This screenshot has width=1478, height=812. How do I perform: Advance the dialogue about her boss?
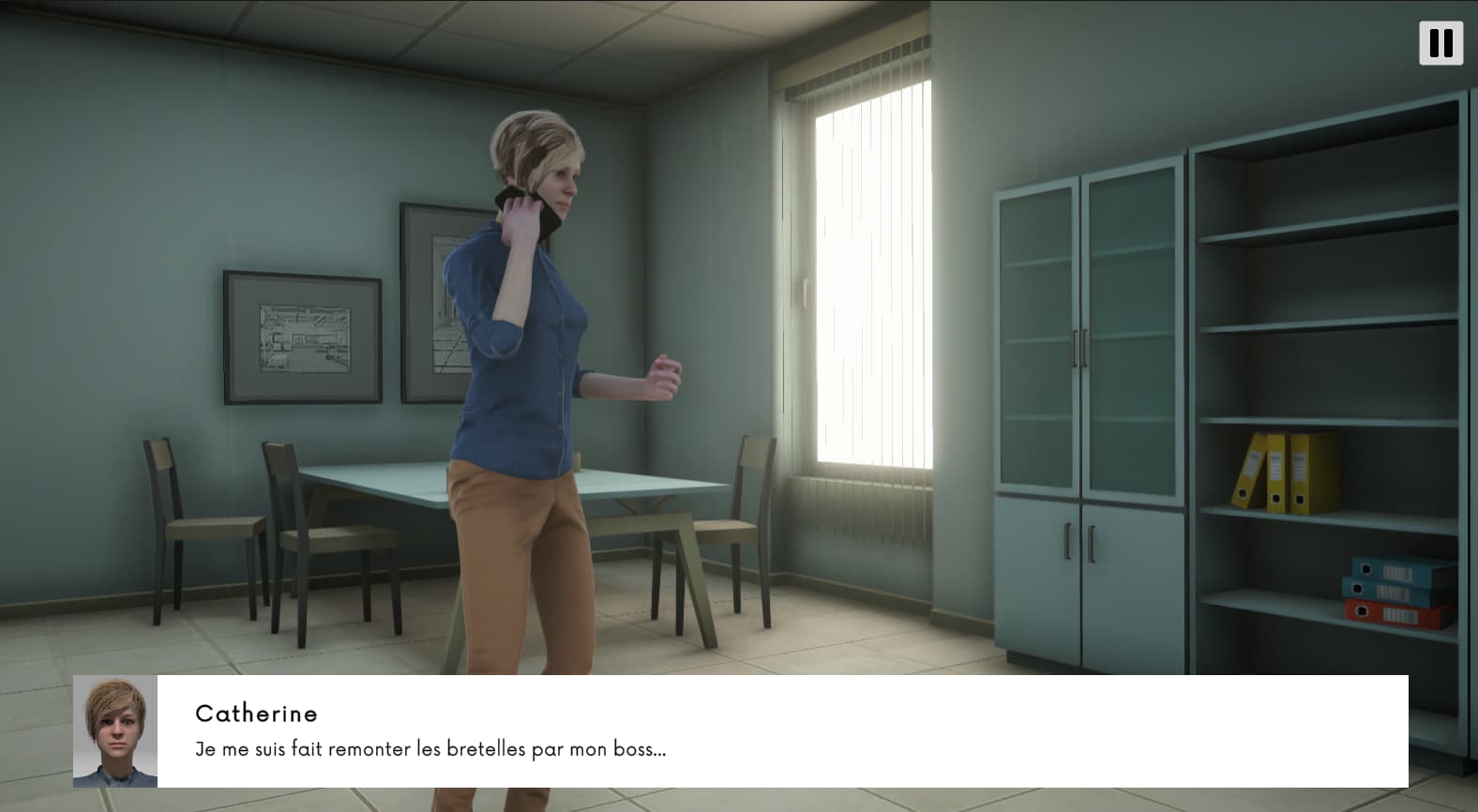pos(430,748)
